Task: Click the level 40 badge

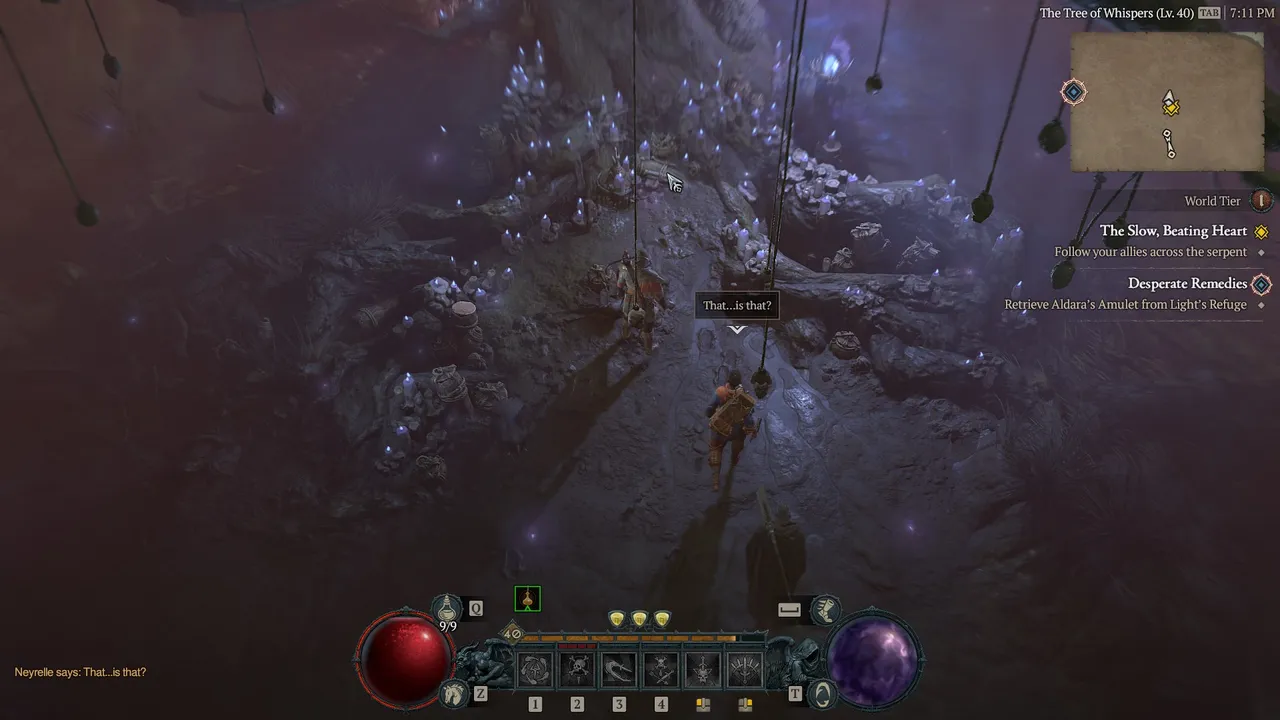Action: click(512, 633)
